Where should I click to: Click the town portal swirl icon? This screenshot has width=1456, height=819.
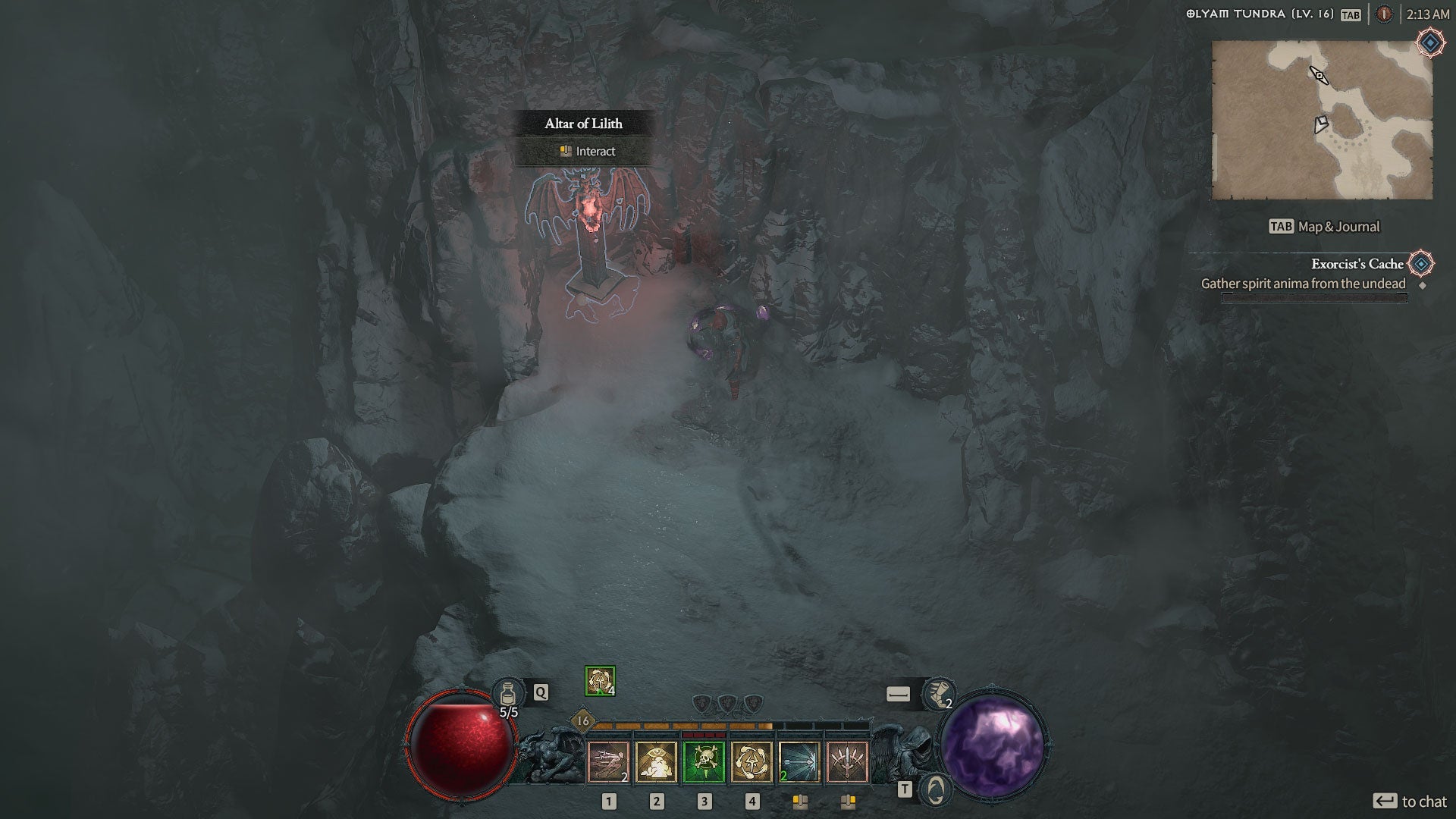936,789
